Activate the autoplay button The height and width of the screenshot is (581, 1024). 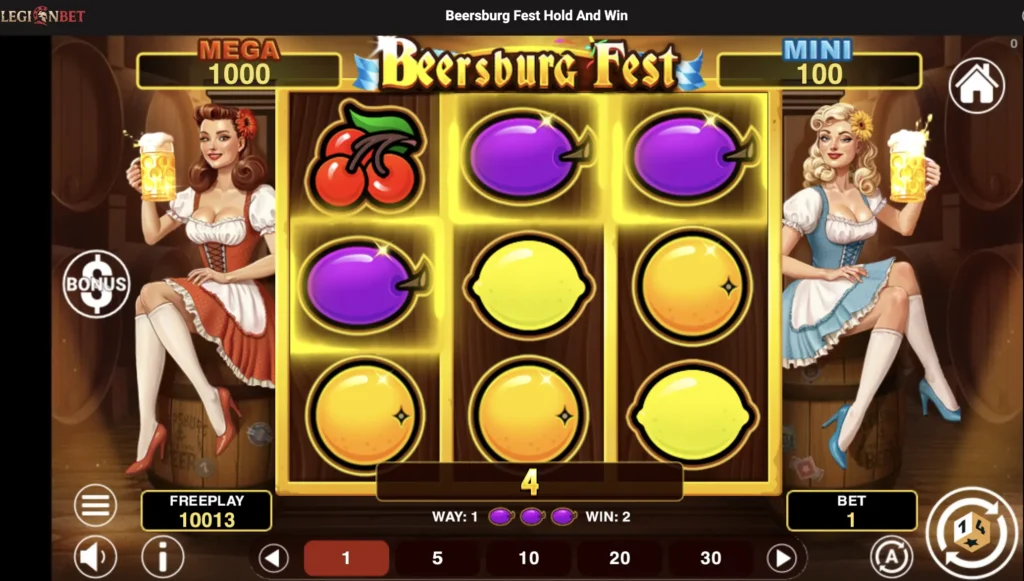[x=890, y=556]
